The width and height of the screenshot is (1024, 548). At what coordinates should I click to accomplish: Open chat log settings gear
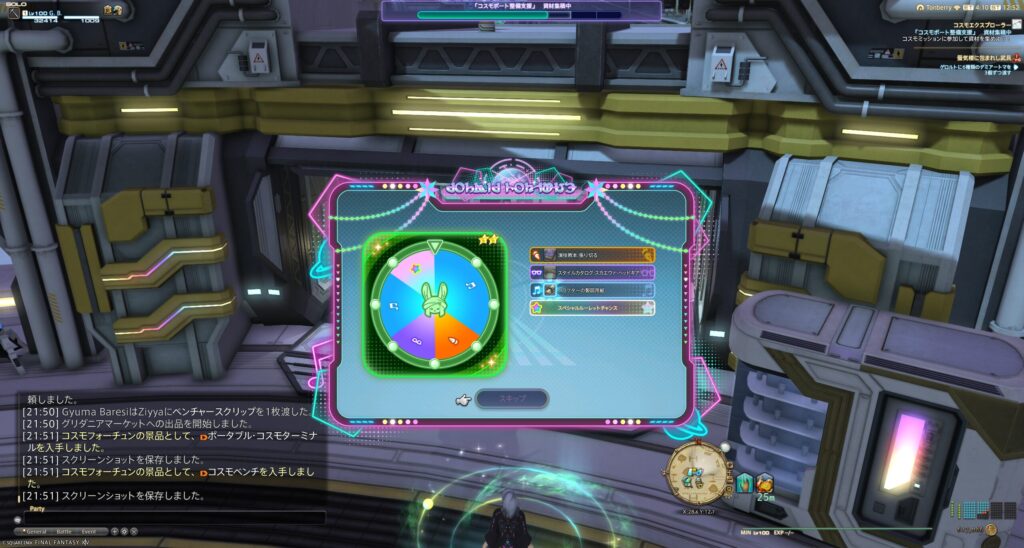(123, 531)
